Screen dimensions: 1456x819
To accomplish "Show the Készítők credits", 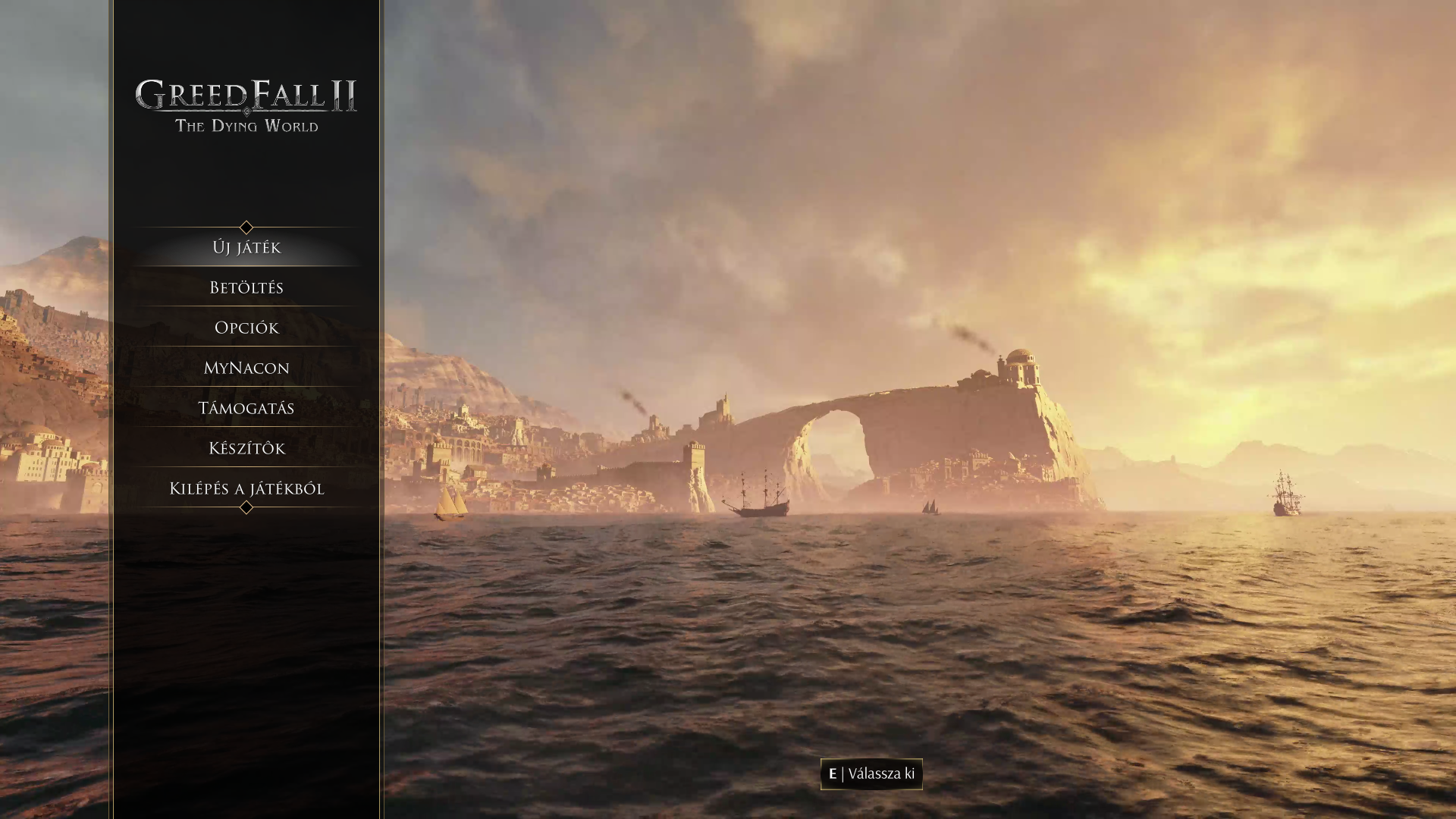I will pos(246,449).
